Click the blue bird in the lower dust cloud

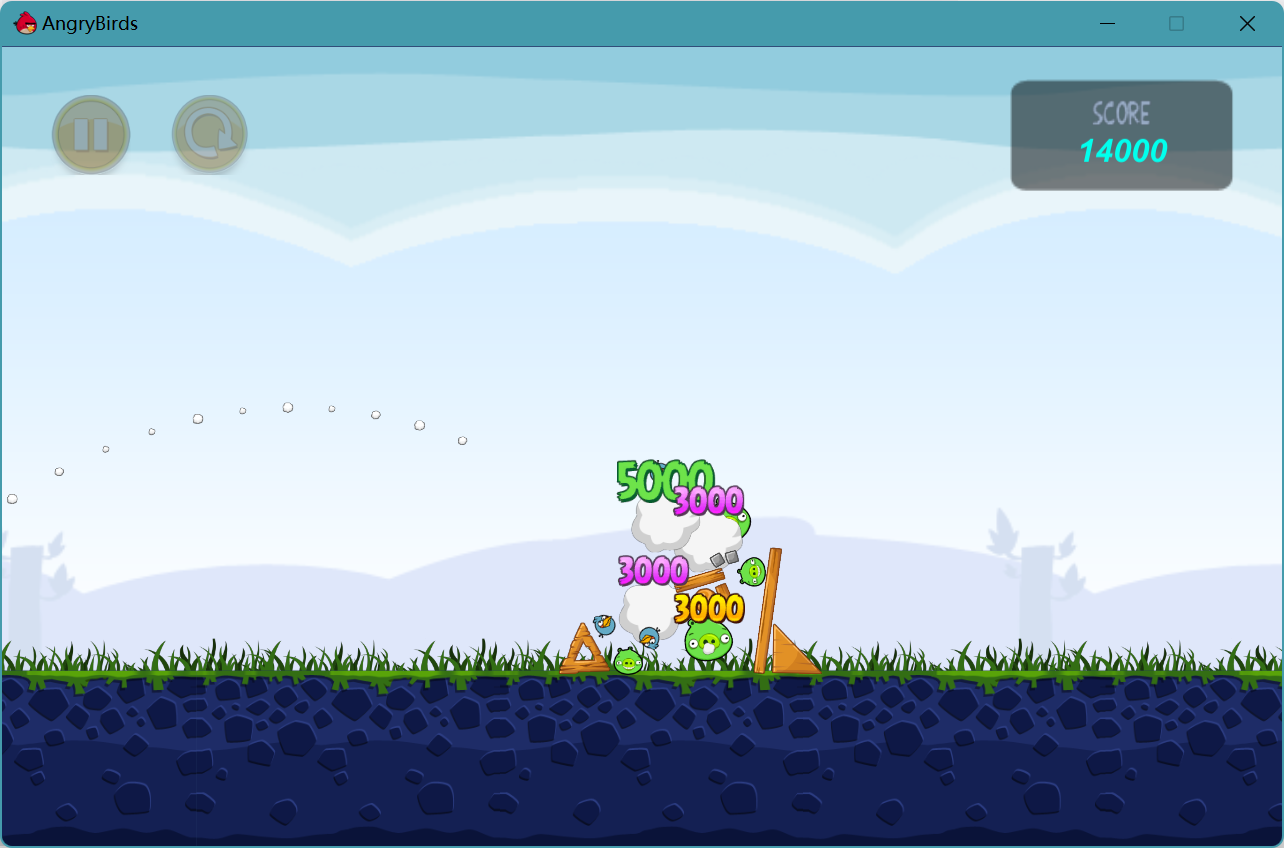[650, 637]
